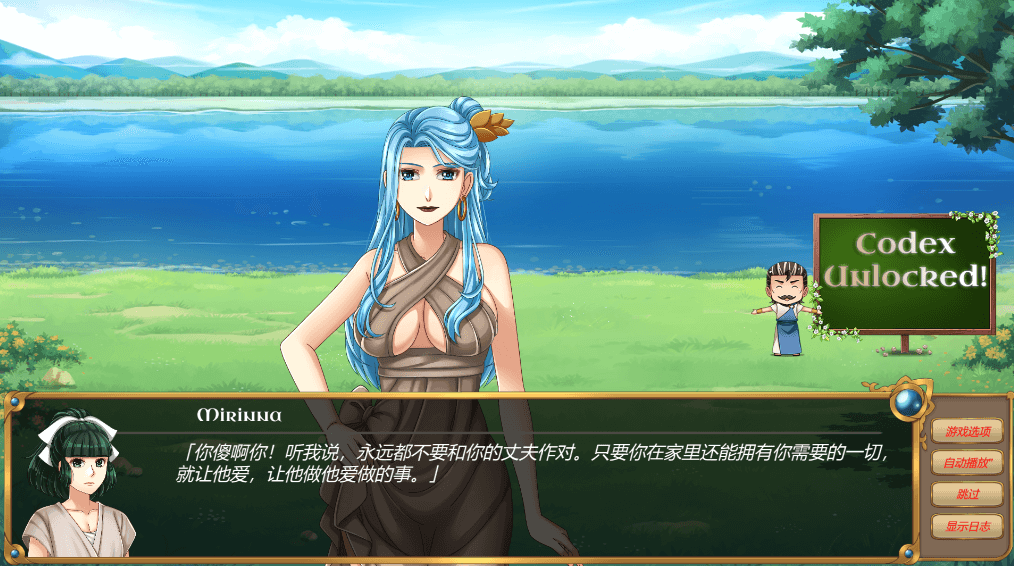
Task: Toggle 自动播放 auto-play mode
Action: (x=967, y=463)
